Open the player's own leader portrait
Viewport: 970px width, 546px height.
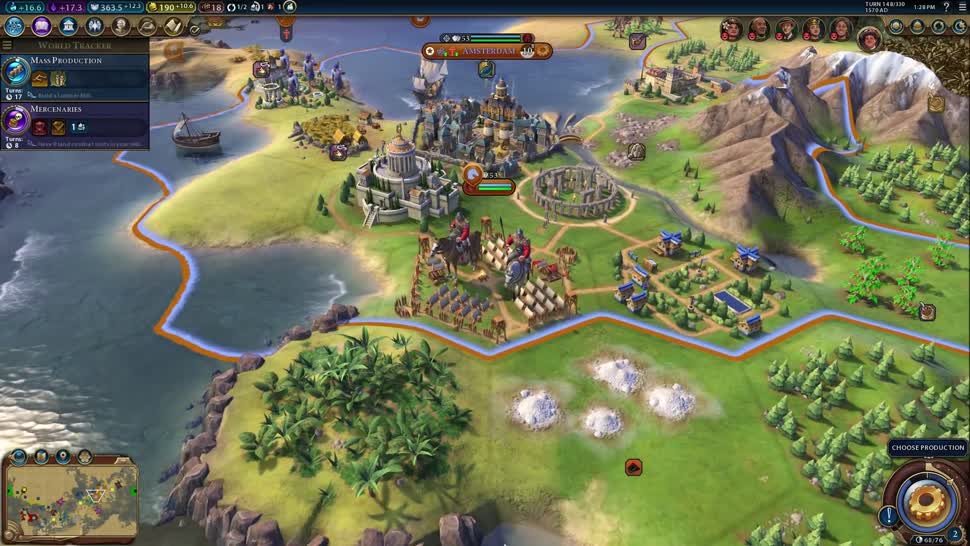[870, 38]
